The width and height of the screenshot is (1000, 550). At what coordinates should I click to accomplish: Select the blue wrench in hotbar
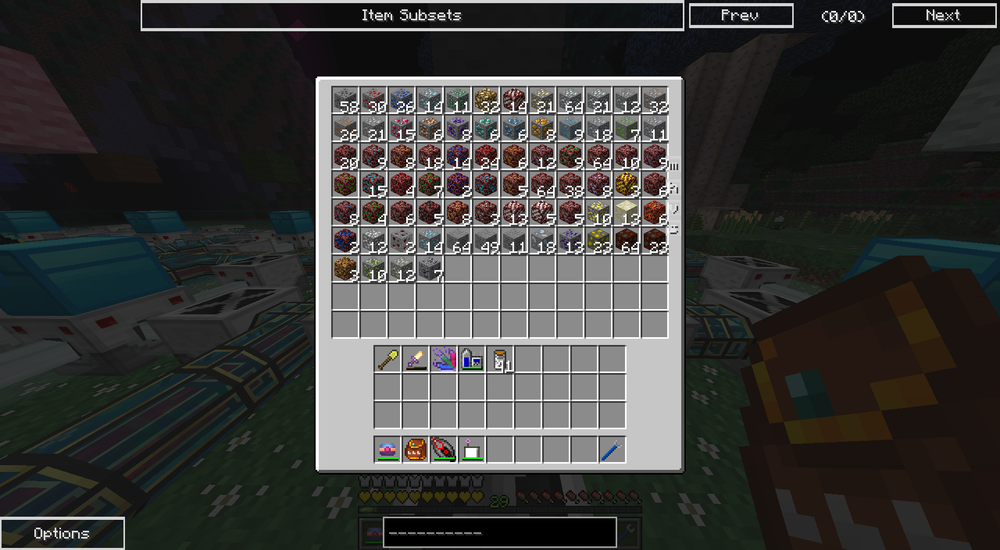click(x=612, y=449)
